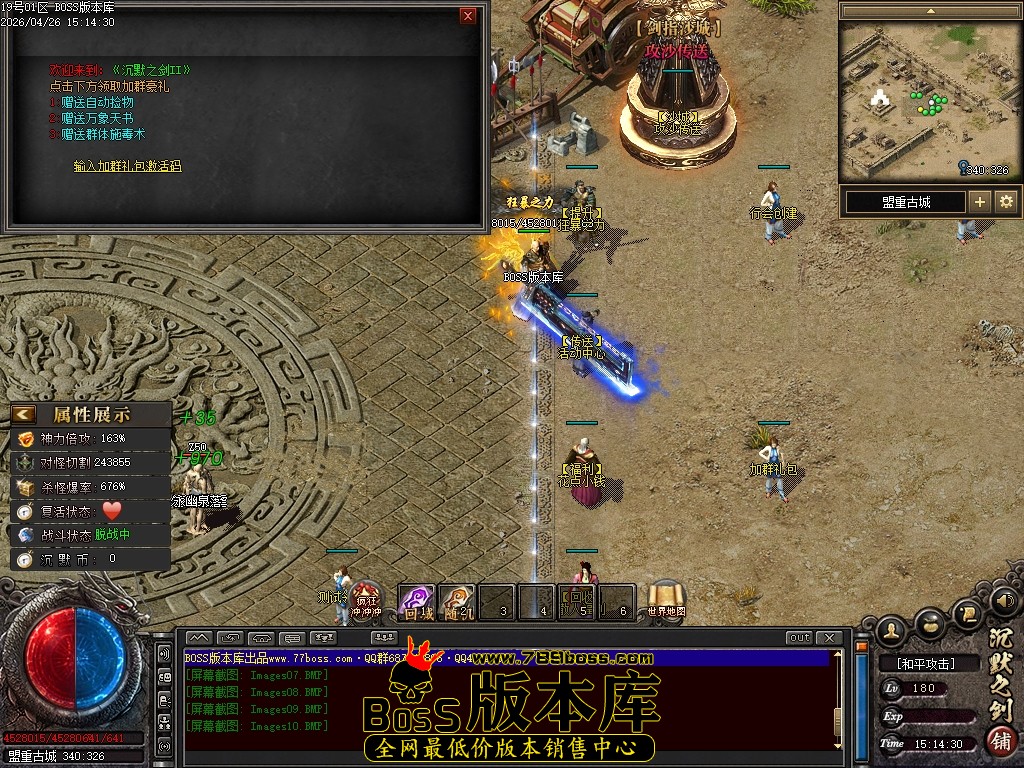Open the 世界地图 scroll icon
Viewport: 1024px width, 768px height.
click(666, 600)
